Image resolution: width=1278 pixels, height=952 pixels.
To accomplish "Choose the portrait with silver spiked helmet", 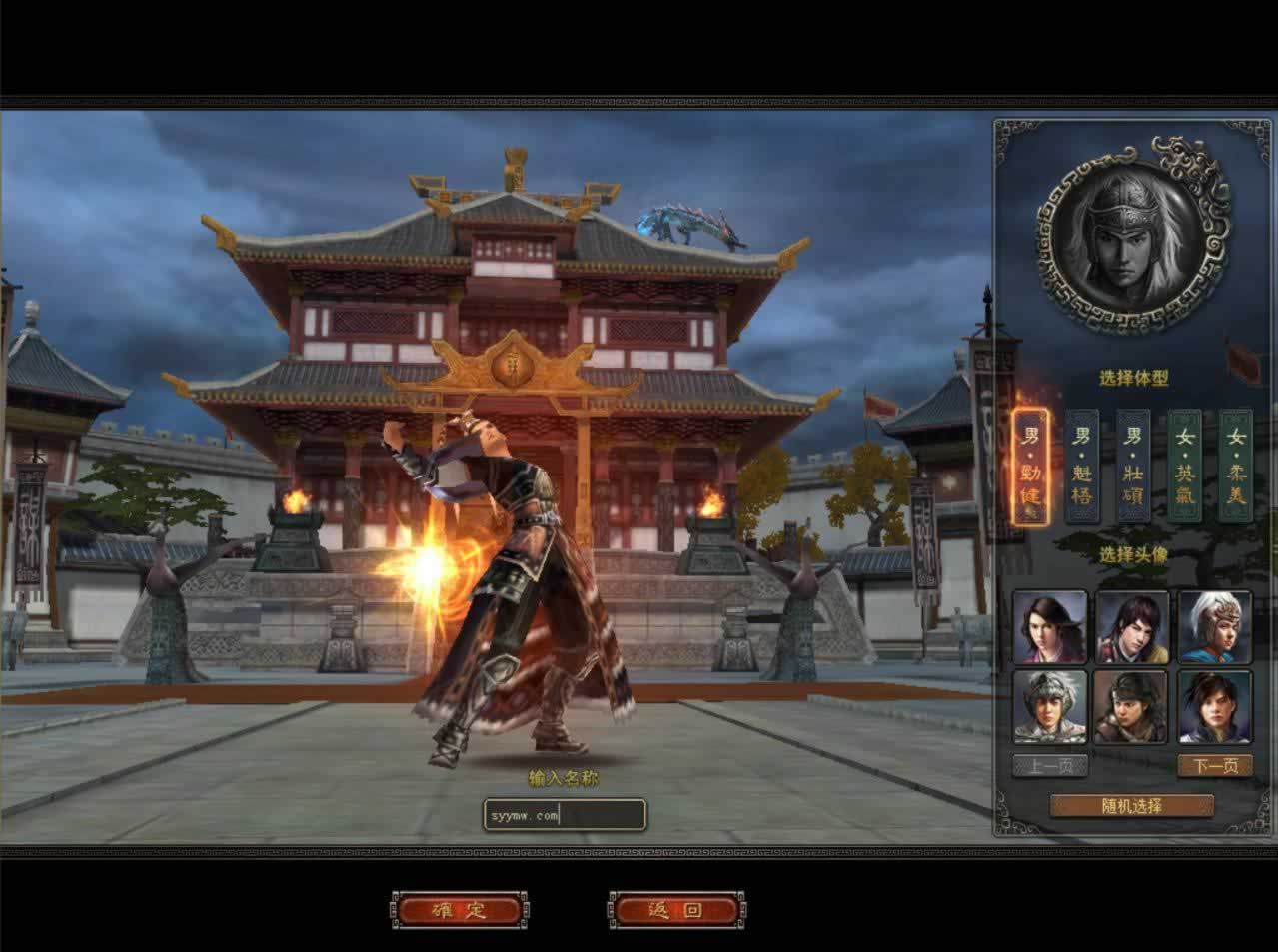I will click(x=1050, y=707).
